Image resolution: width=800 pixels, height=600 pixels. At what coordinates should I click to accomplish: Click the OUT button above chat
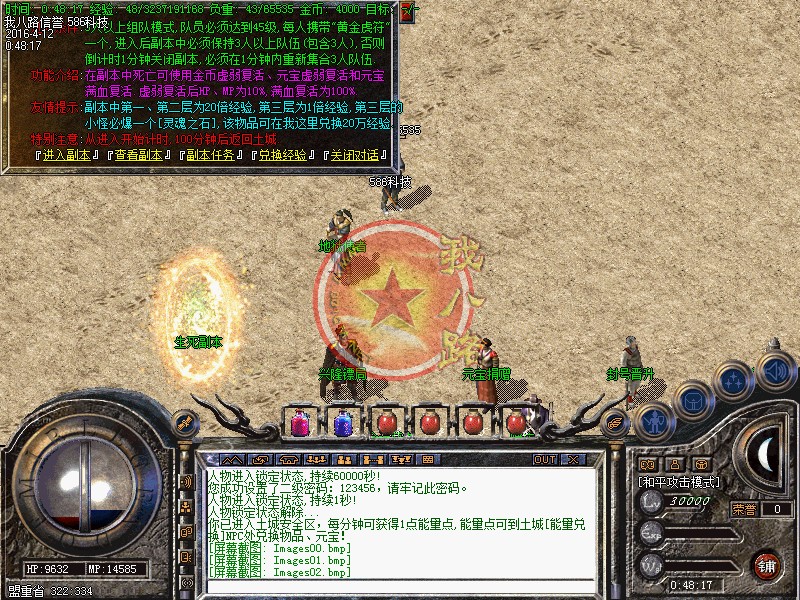coord(544,459)
